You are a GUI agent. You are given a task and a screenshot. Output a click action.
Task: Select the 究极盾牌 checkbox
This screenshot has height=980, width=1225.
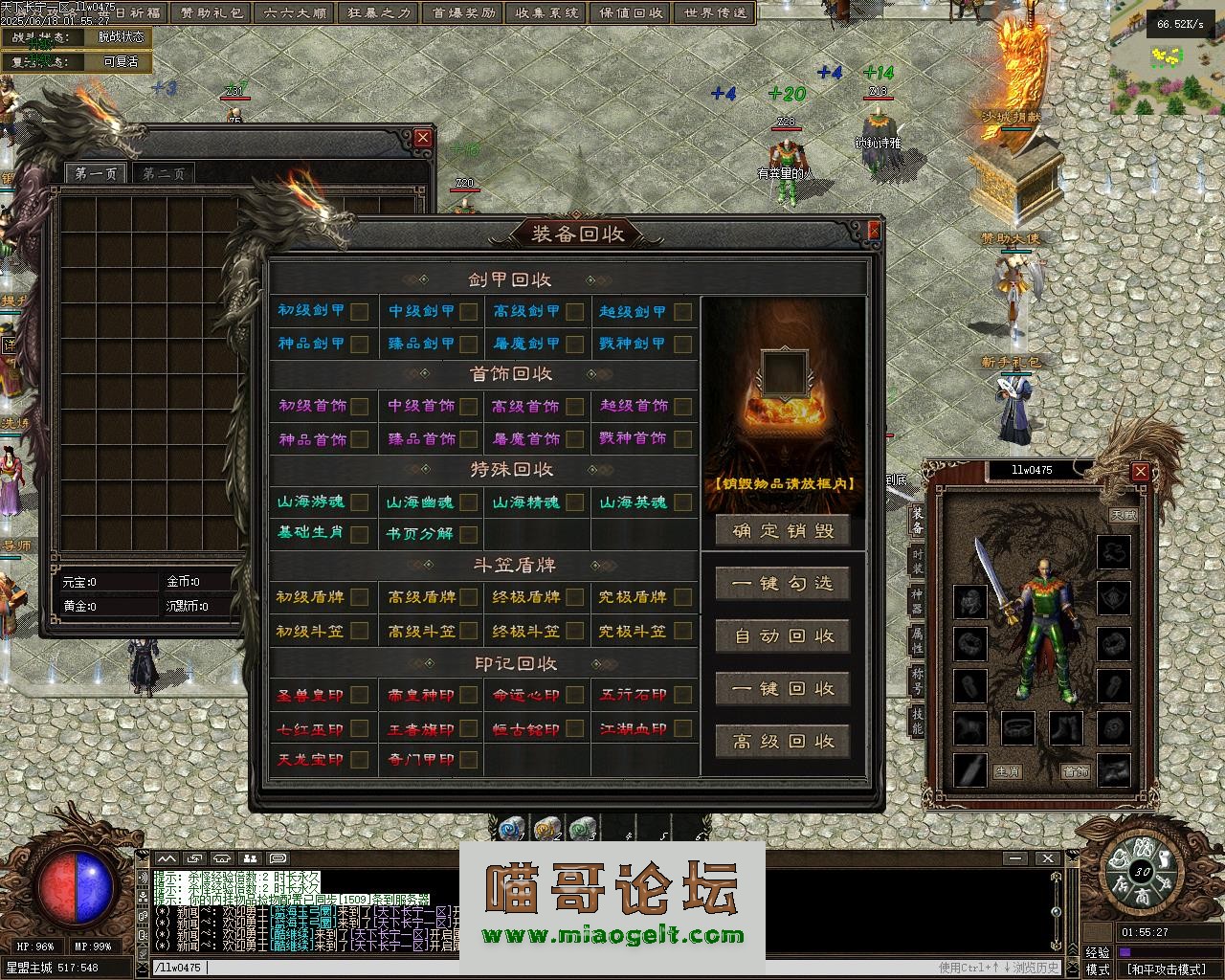pos(682,597)
